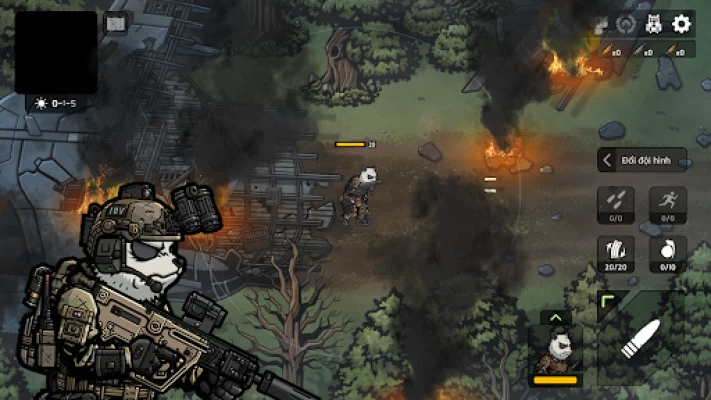
Task: Expand the arrow above the panda portrait
Action: [x=555, y=318]
